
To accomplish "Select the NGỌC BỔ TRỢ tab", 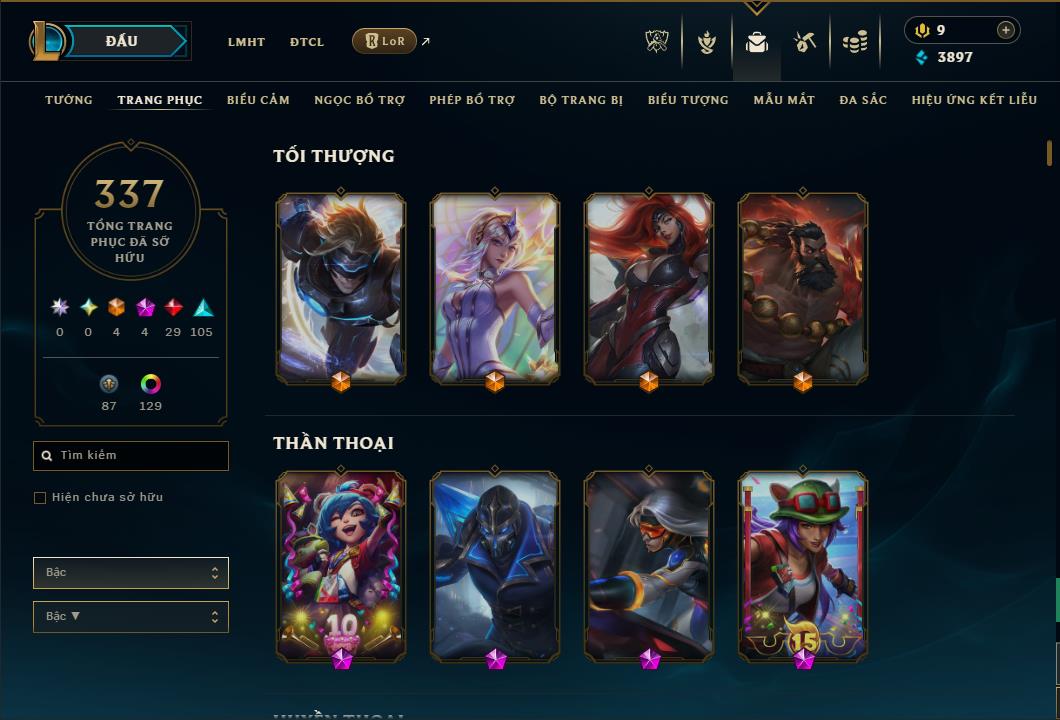I will [x=359, y=100].
